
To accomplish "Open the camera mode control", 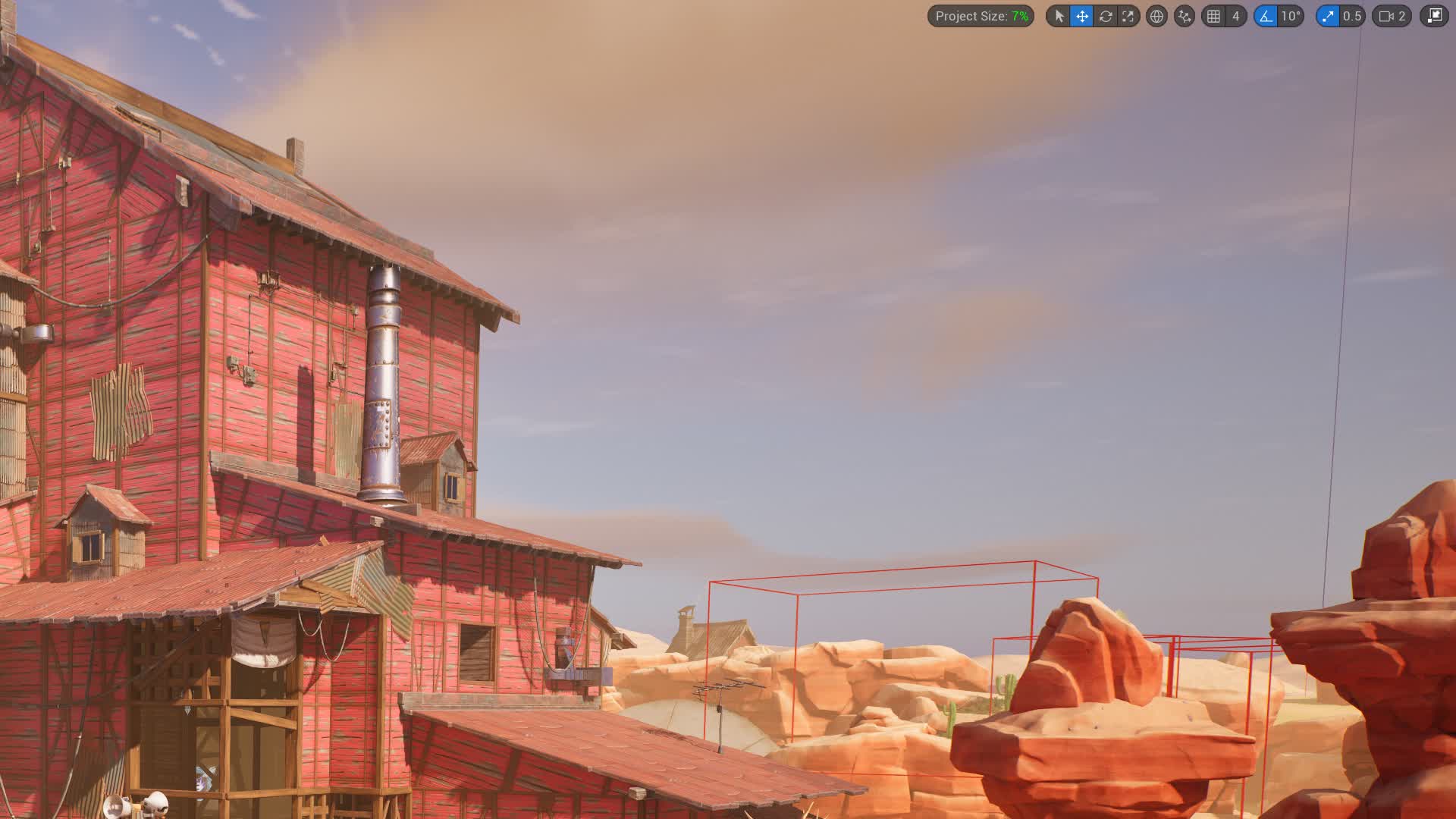I will tap(1385, 16).
